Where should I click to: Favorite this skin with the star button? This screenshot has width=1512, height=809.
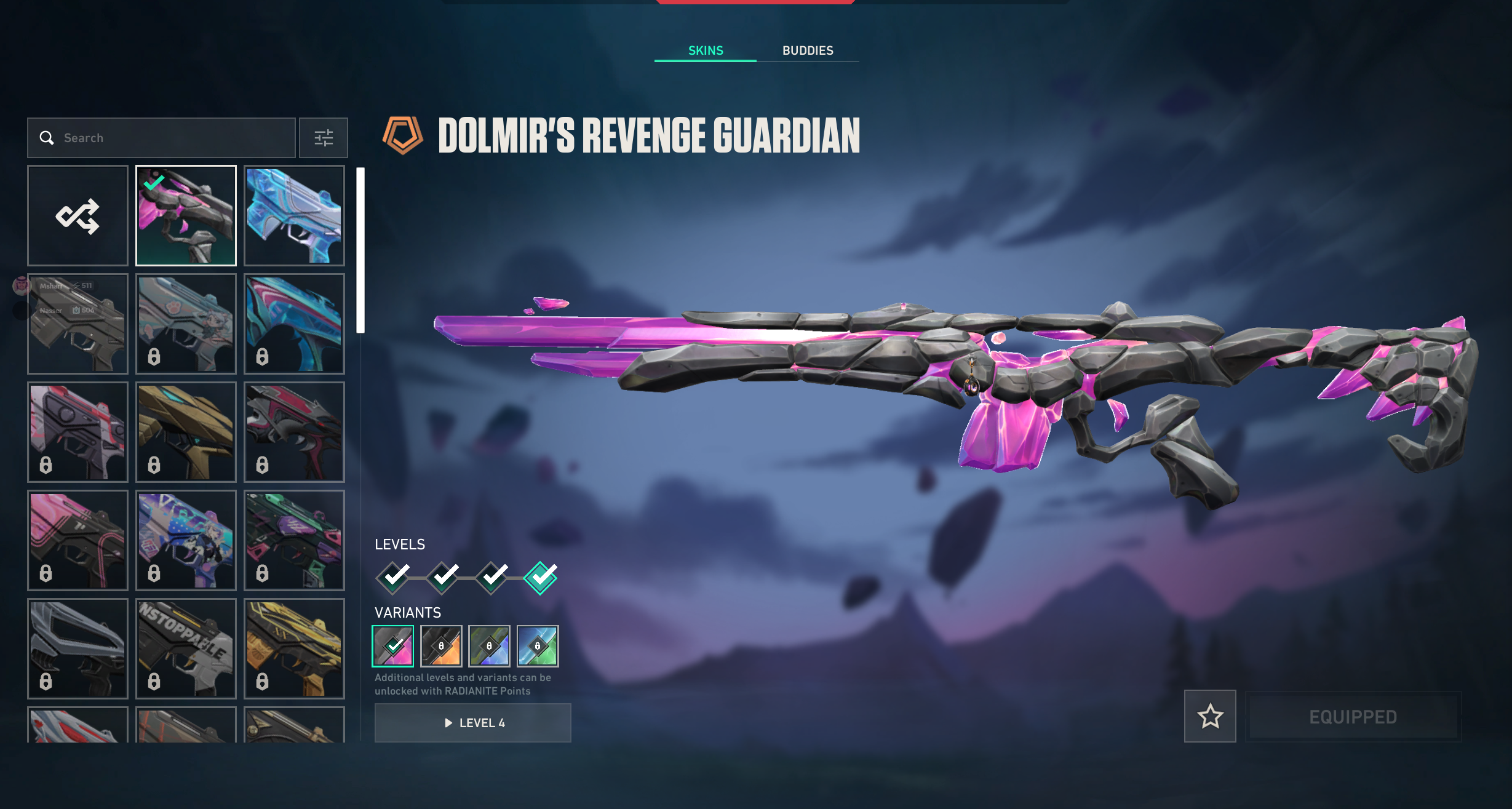coord(1209,716)
